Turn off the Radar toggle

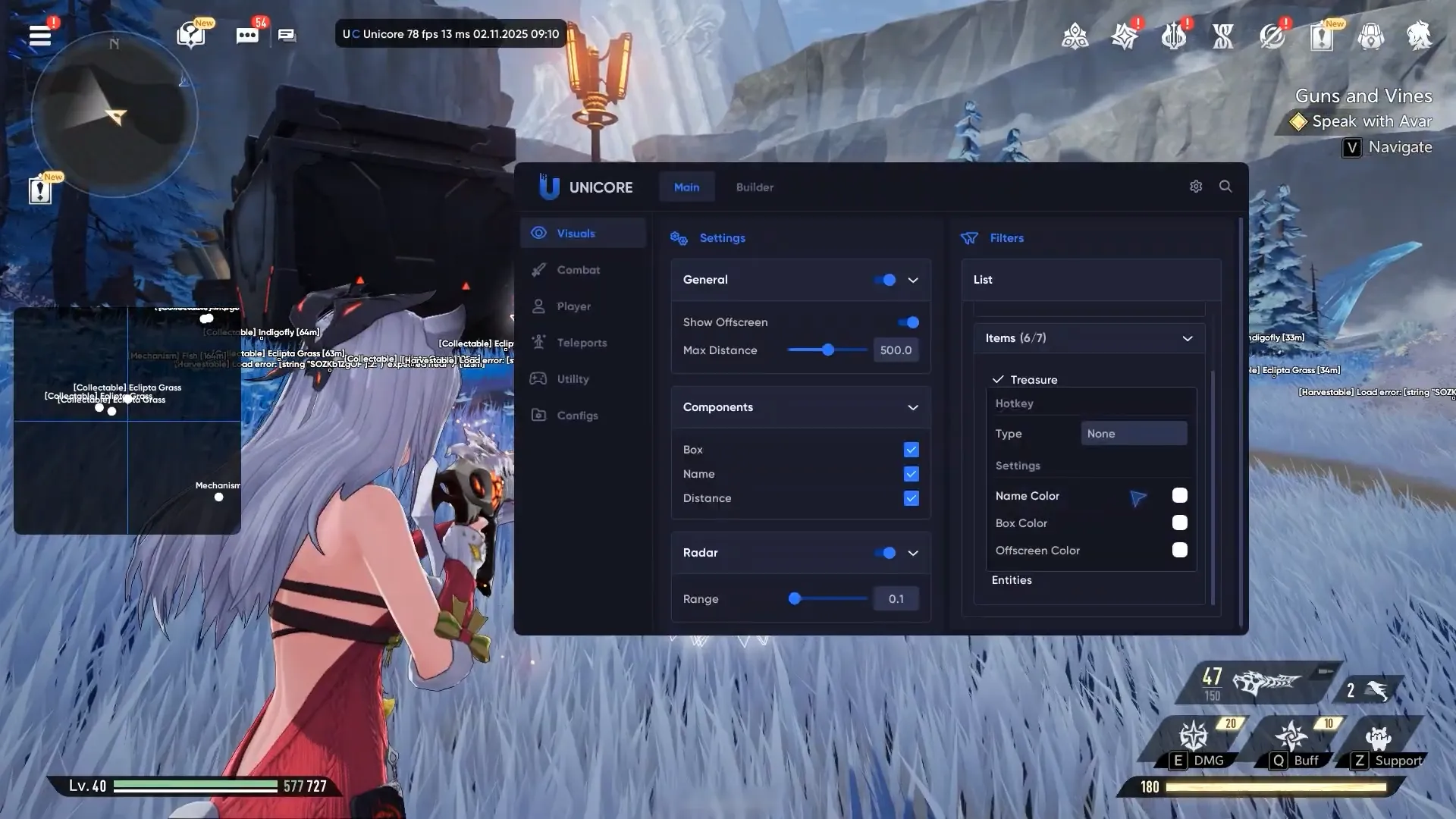pos(886,553)
